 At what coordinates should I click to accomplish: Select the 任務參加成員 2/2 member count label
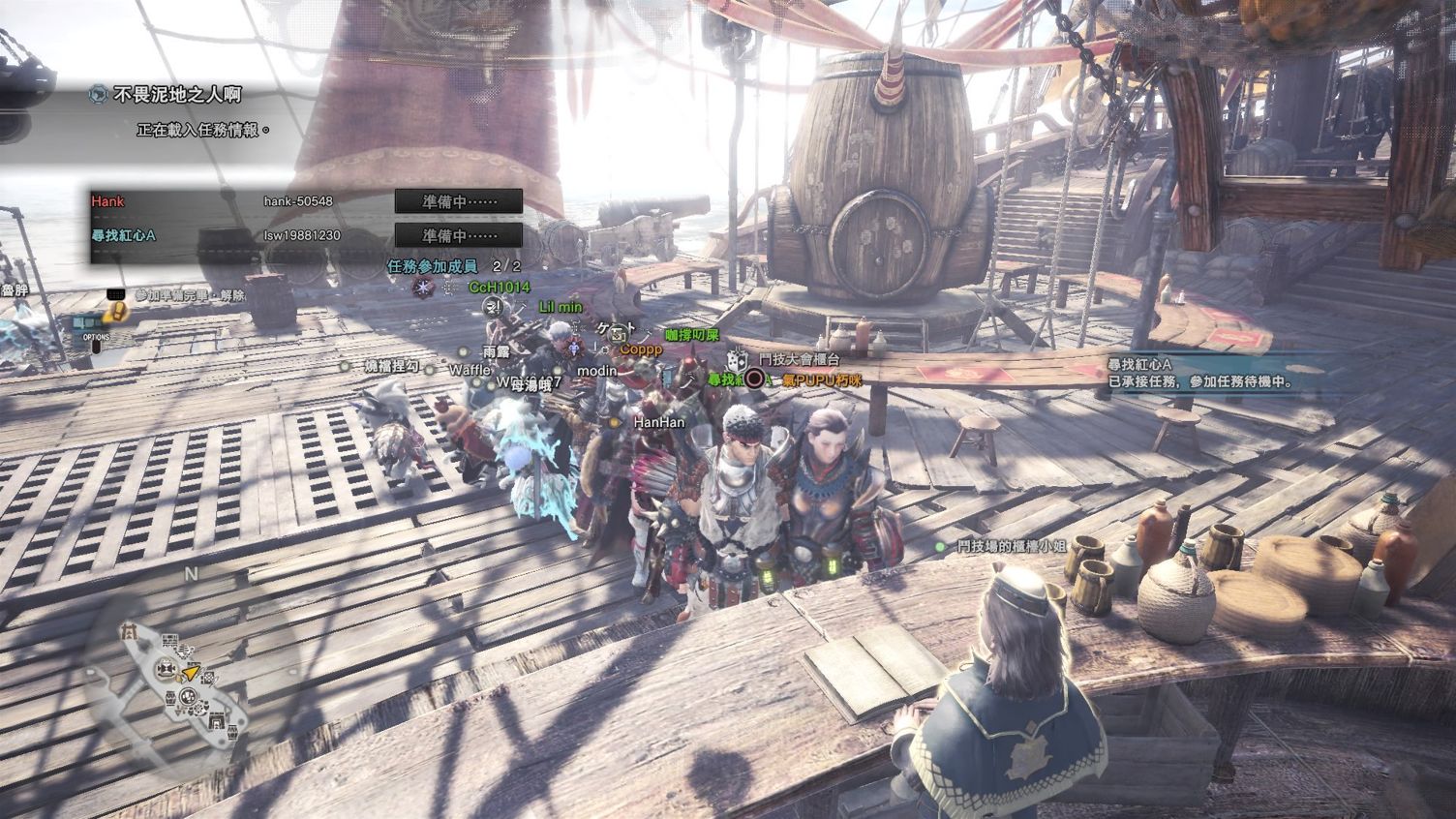tap(453, 266)
